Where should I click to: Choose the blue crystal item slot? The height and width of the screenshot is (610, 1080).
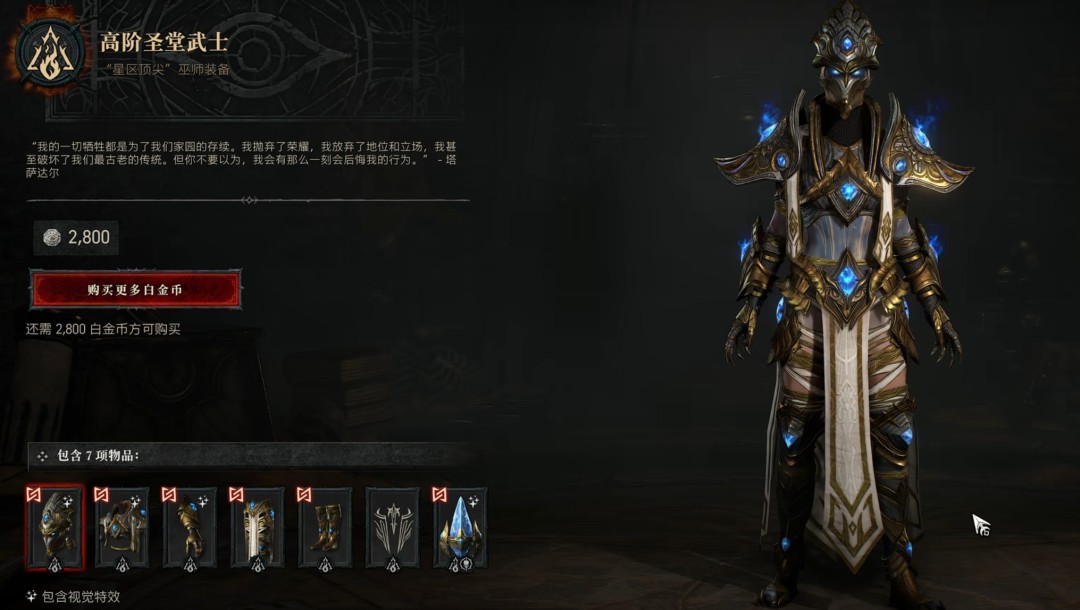pyautogui.click(x=460, y=527)
